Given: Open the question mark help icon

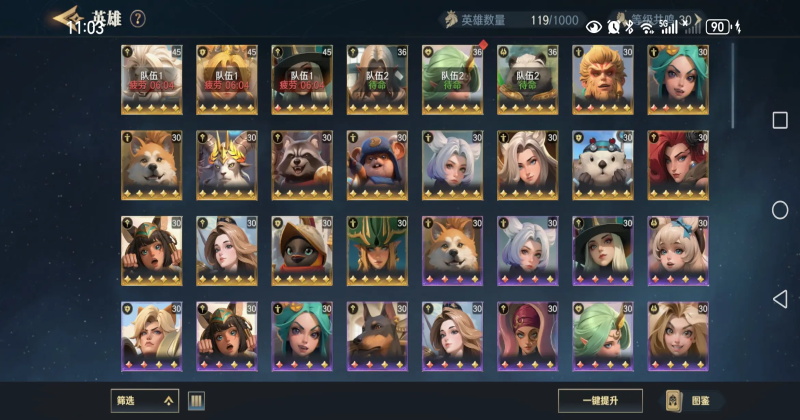Looking at the screenshot, I should point(138,18).
